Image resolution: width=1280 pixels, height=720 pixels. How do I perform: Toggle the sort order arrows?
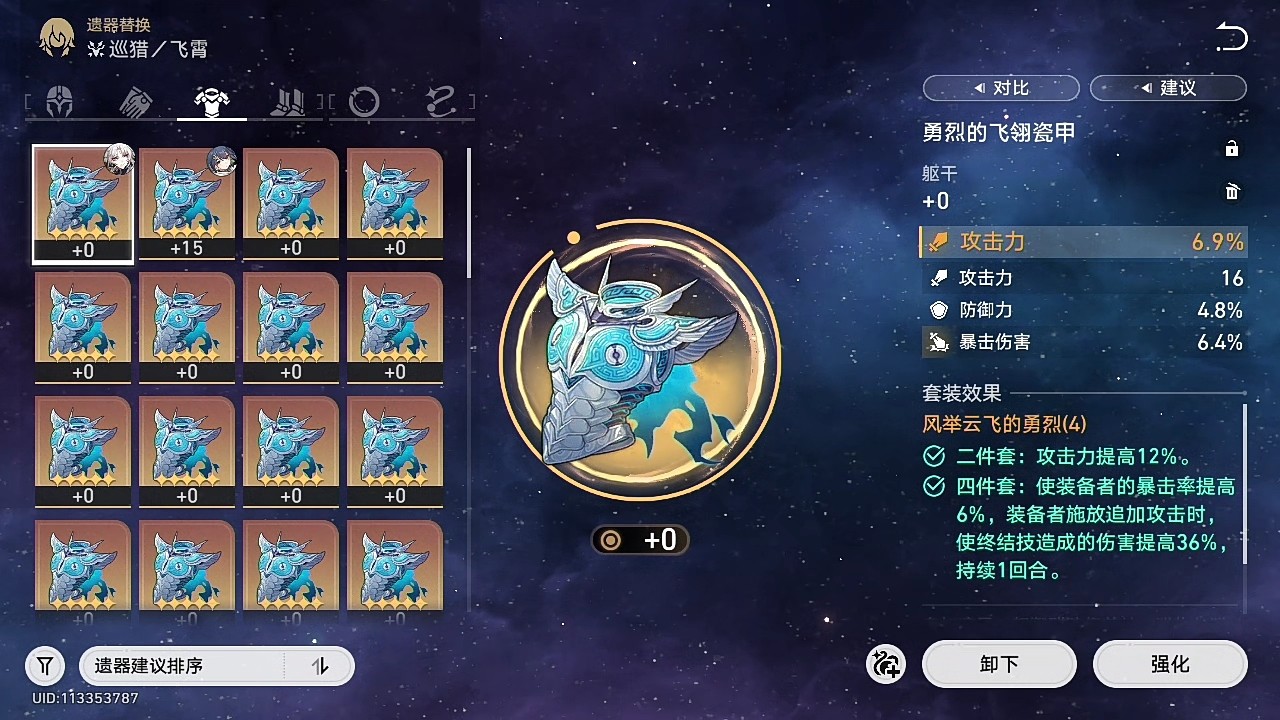coord(320,666)
